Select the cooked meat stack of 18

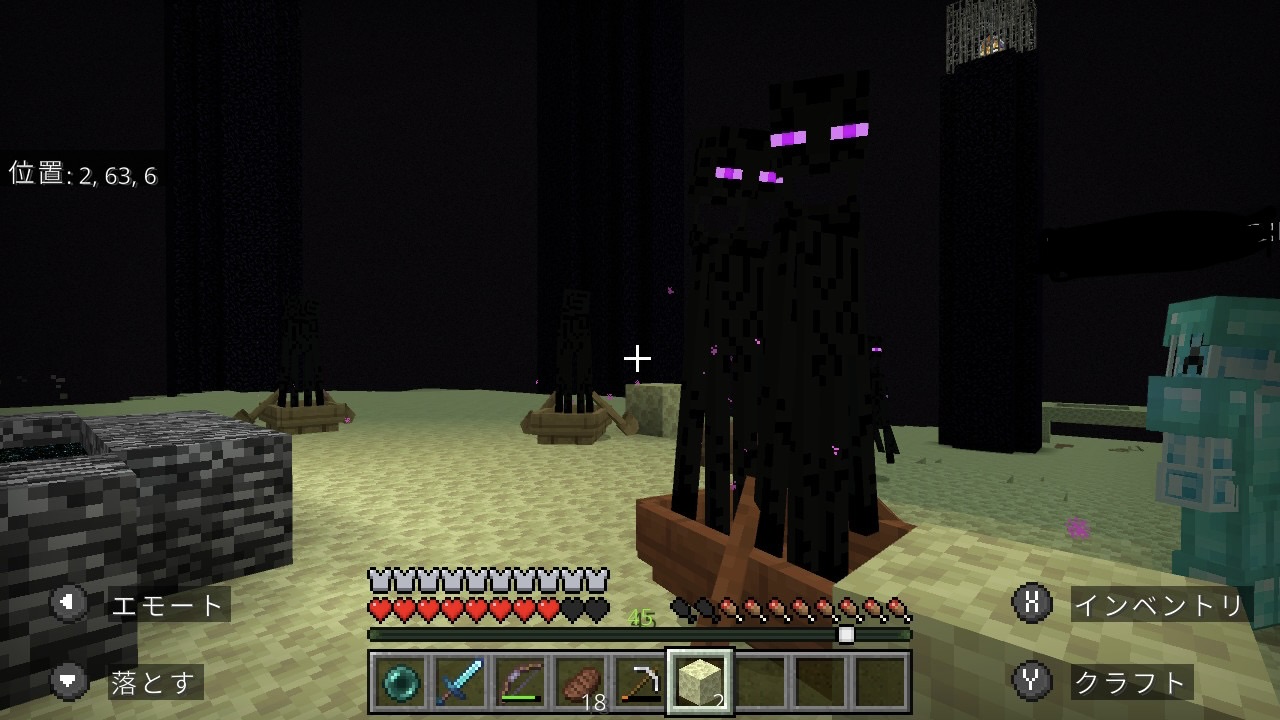[580, 682]
